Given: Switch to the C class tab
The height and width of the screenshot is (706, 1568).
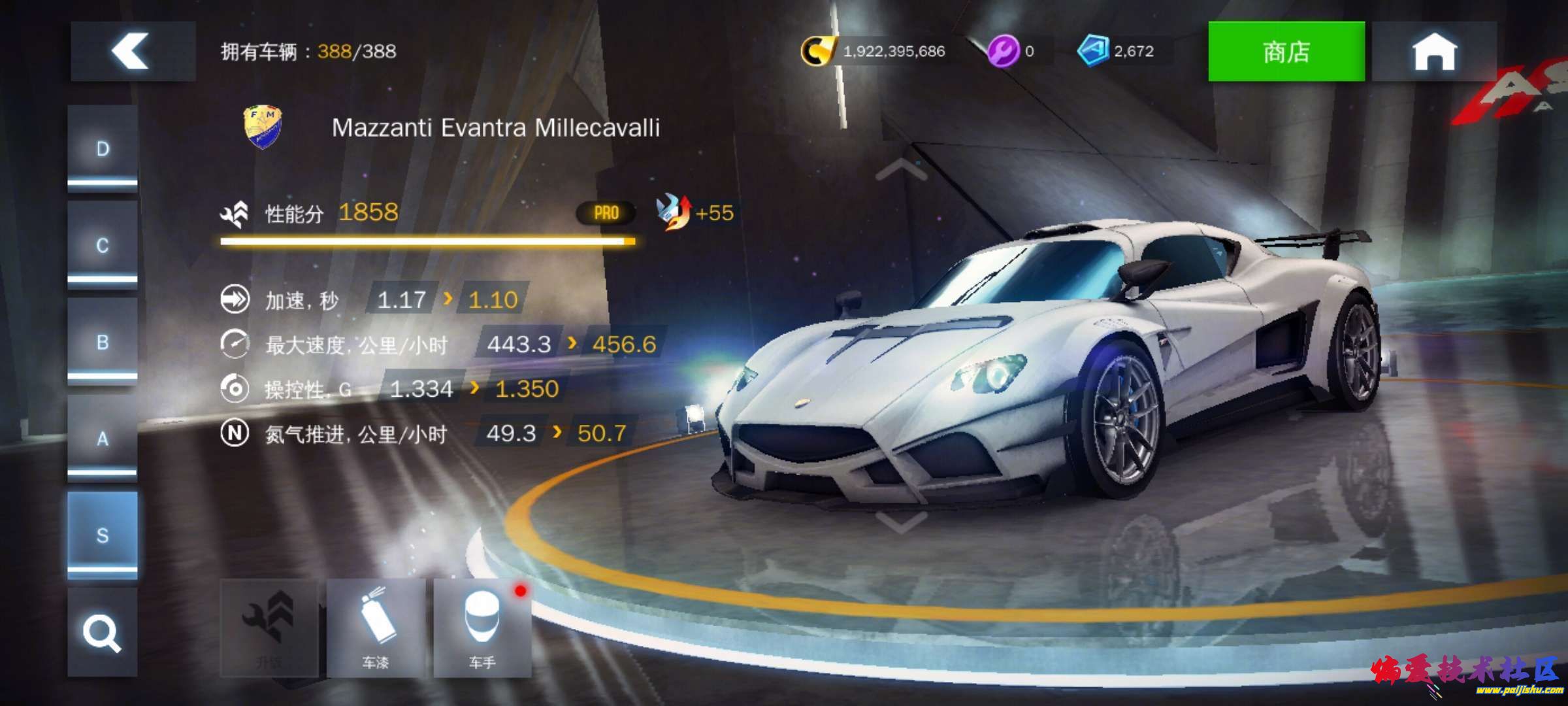Looking at the screenshot, I should point(103,245).
